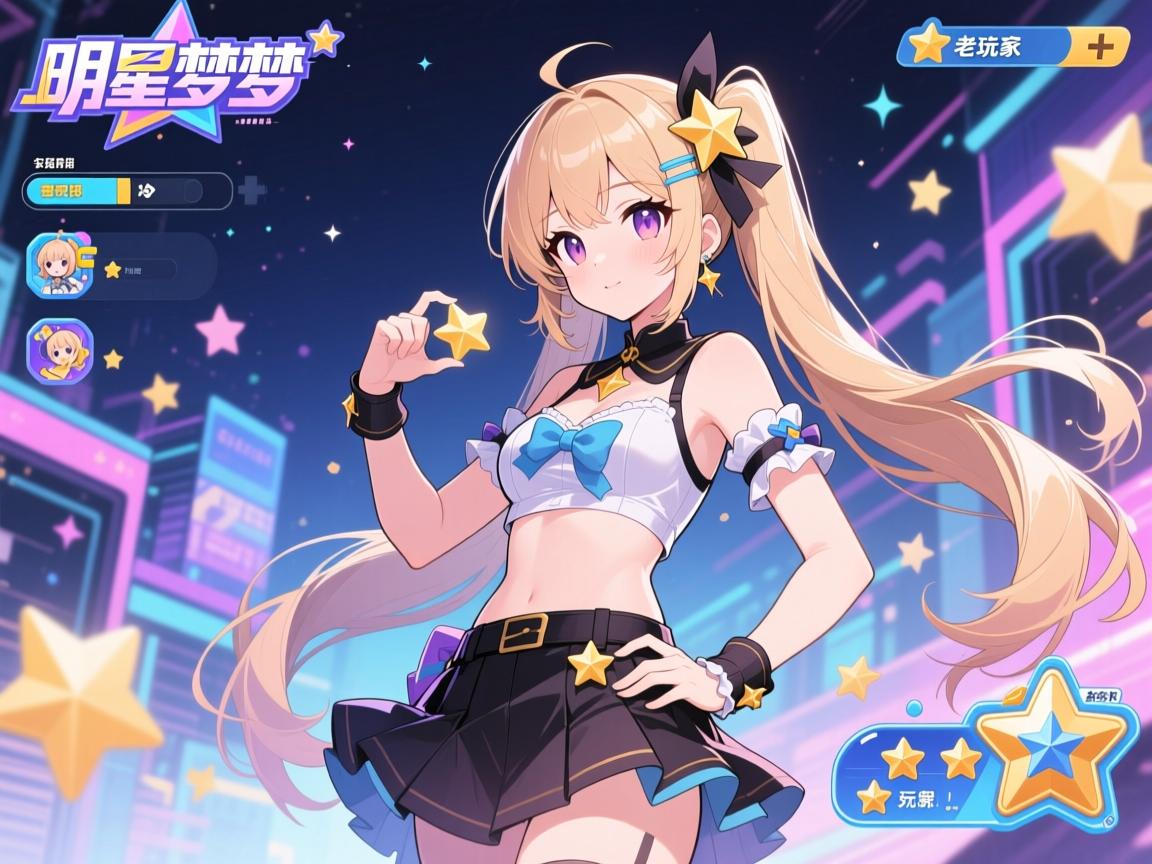
Task: Open the blue-framed girl avatar
Action: tap(59, 266)
